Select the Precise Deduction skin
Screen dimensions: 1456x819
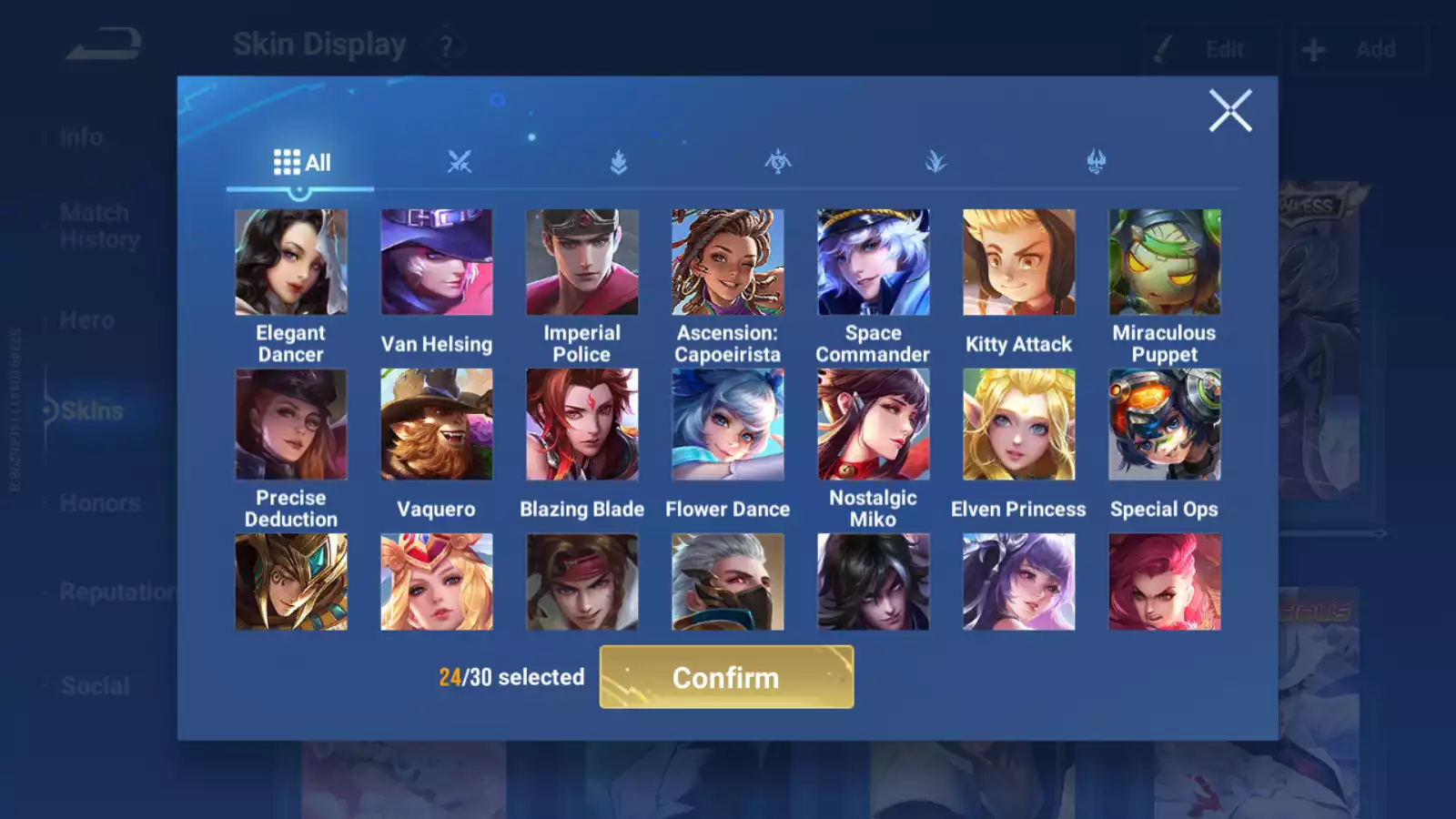click(x=291, y=424)
